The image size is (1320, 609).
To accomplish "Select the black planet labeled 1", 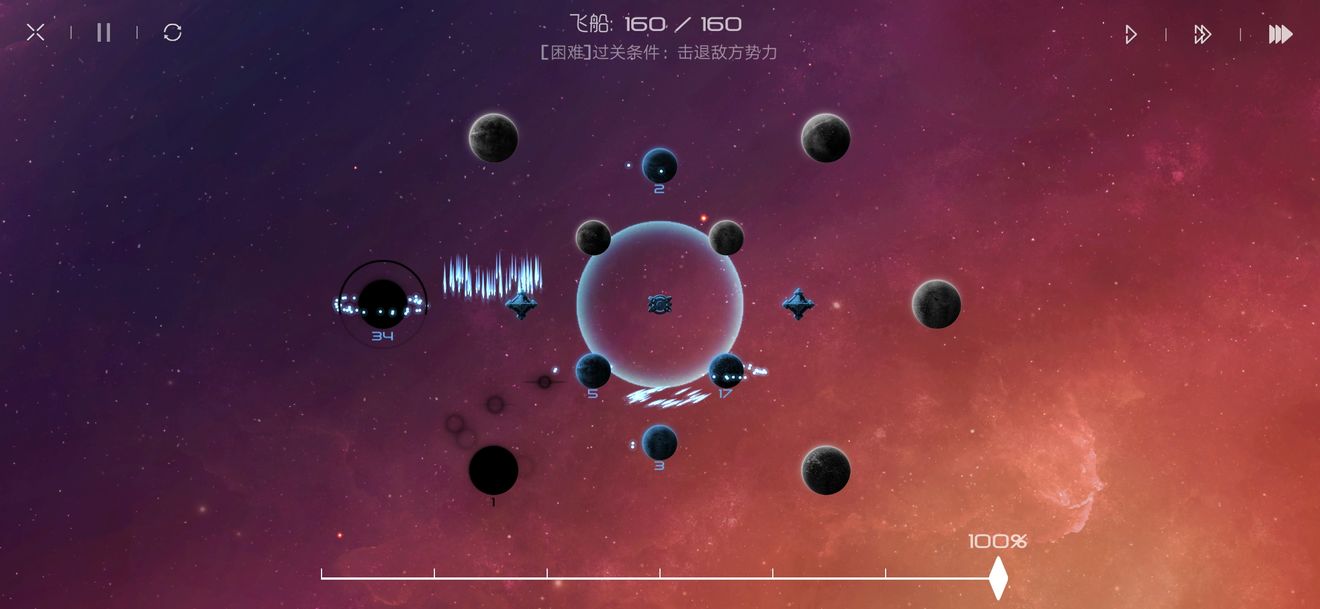I will [x=494, y=470].
